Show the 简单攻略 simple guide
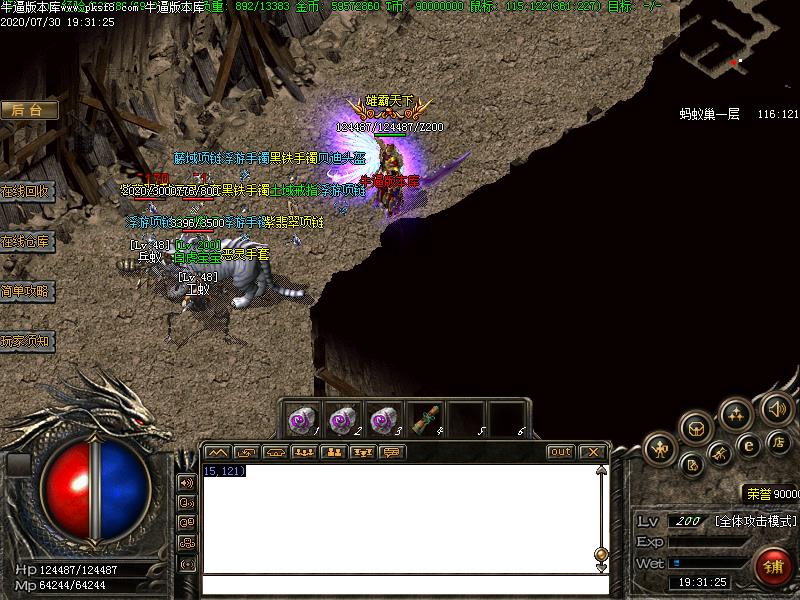Screen dimensions: 800x600 point(27,291)
